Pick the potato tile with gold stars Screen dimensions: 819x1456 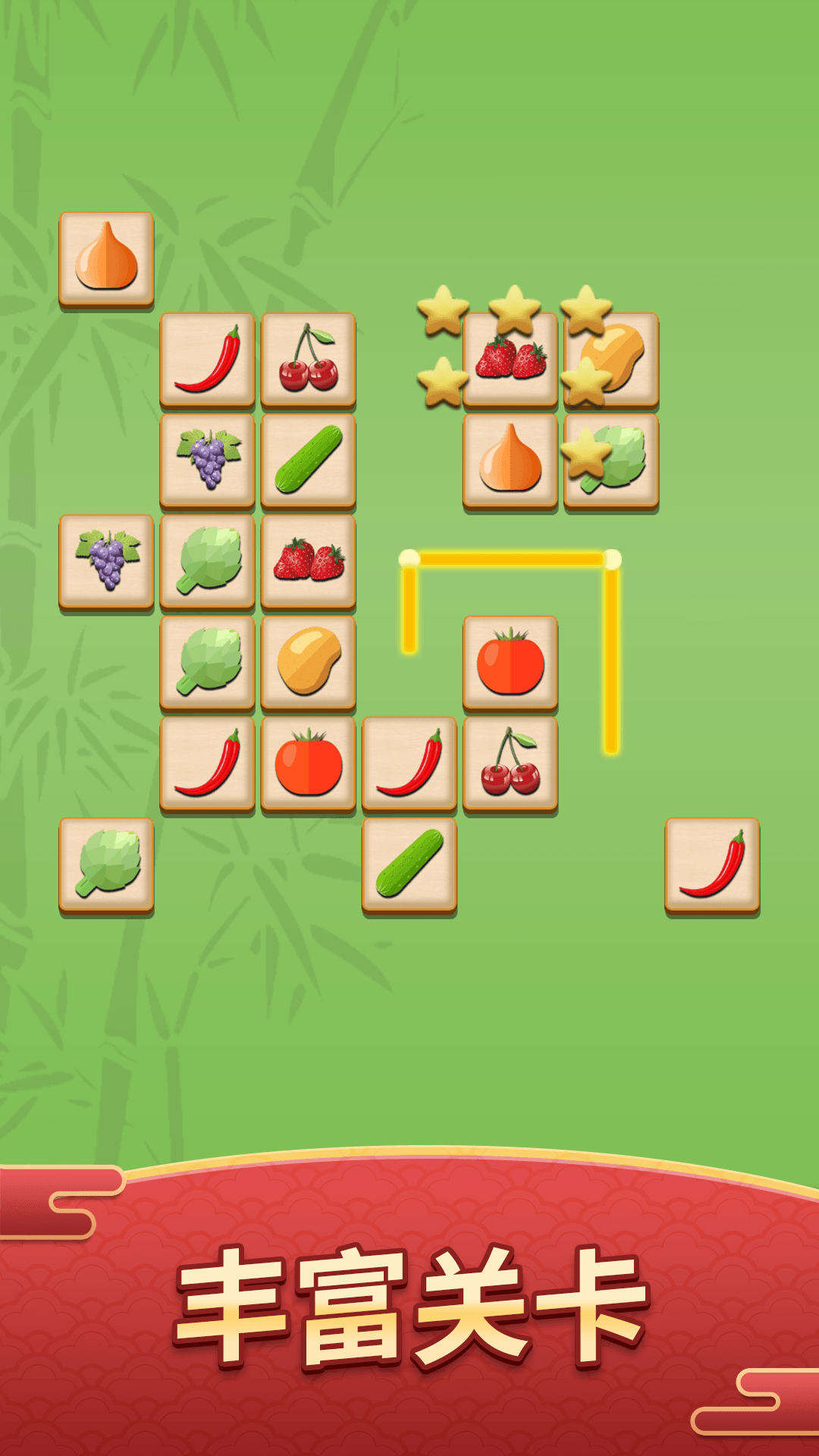coord(612,359)
